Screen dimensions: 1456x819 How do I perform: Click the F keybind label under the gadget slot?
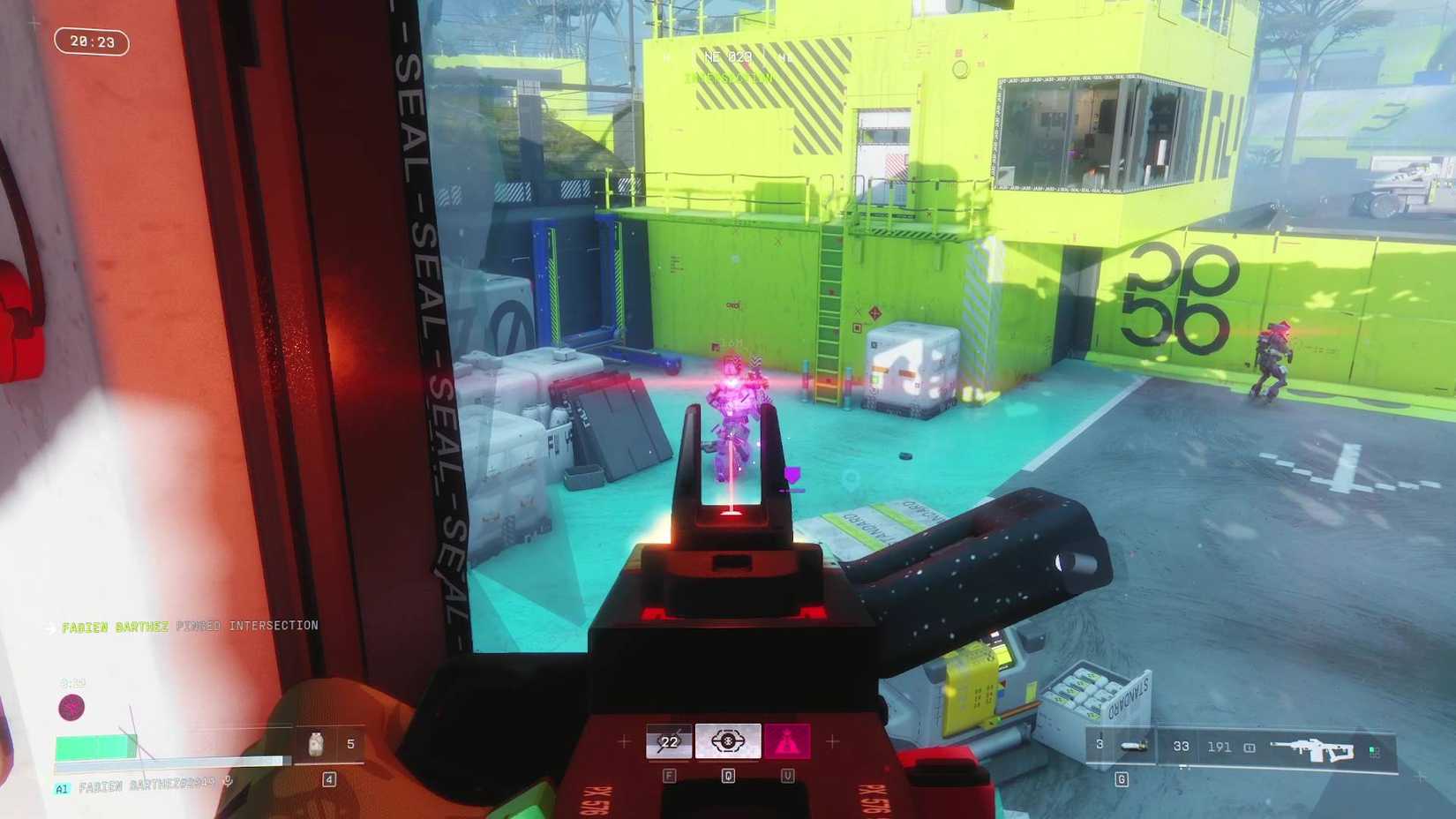point(670,775)
